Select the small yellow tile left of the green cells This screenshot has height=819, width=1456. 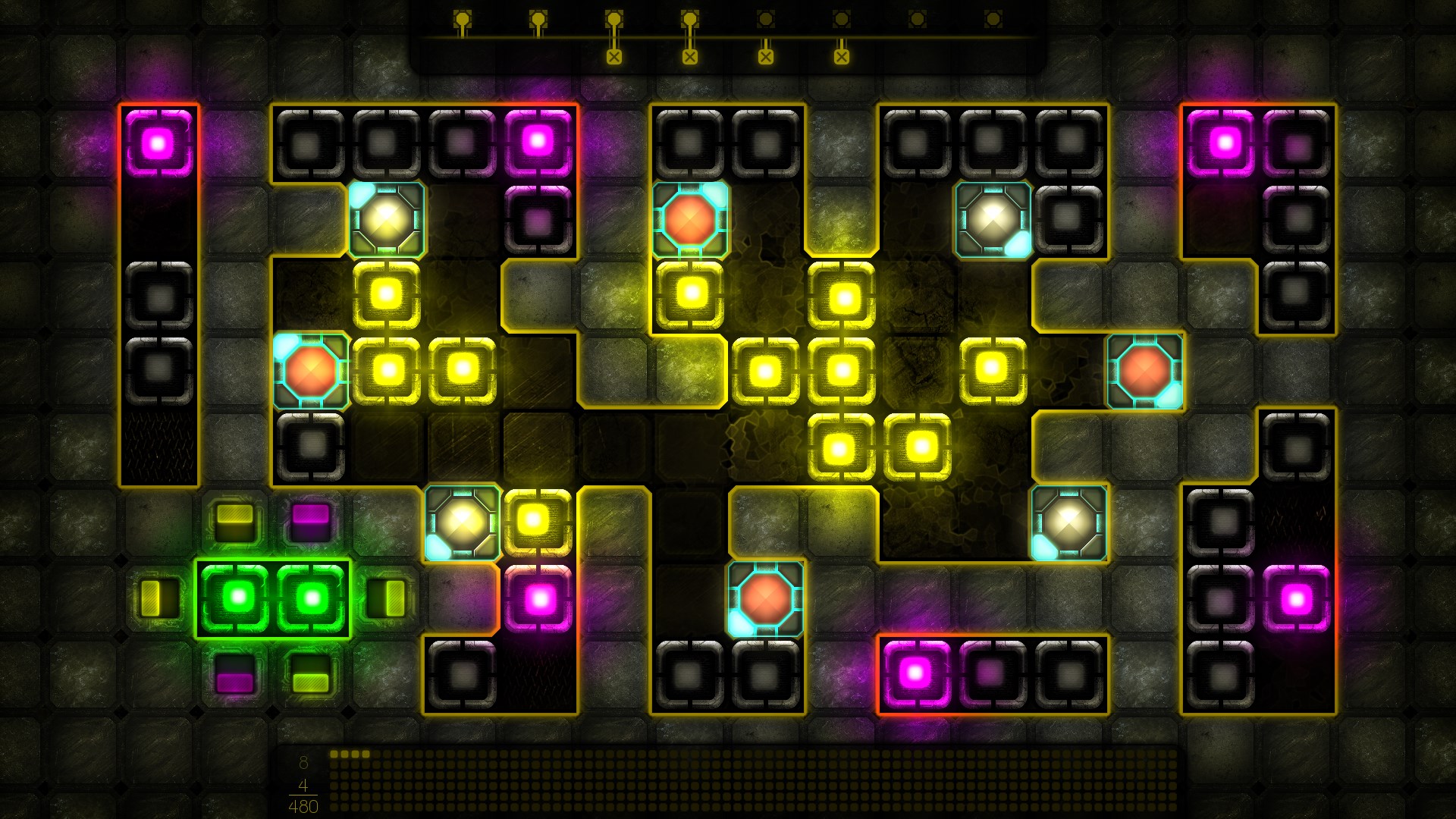(x=158, y=599)
